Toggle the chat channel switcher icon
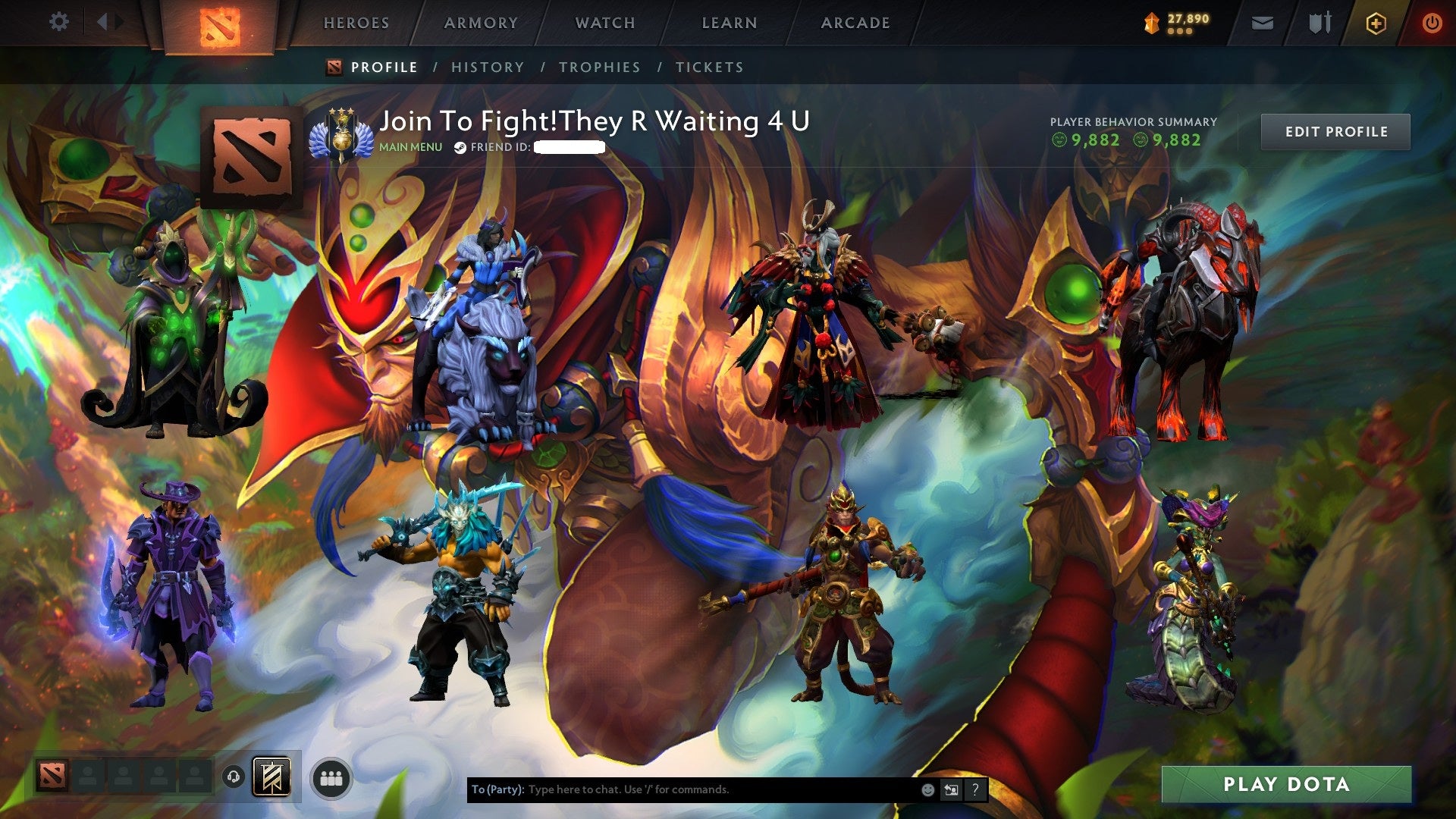 951,789
